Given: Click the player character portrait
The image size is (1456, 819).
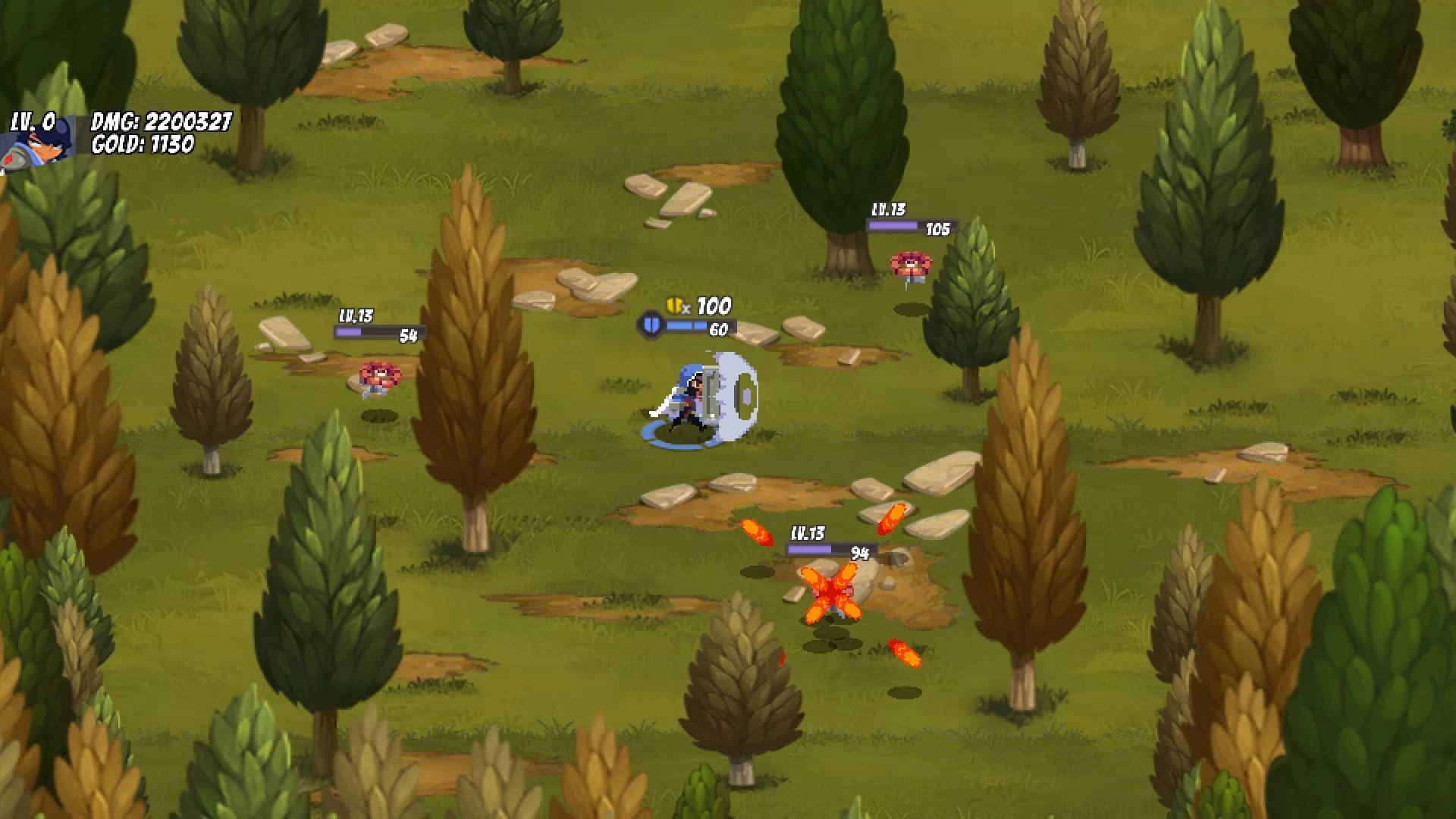Looking at the screenshot, I should point(38,143).
